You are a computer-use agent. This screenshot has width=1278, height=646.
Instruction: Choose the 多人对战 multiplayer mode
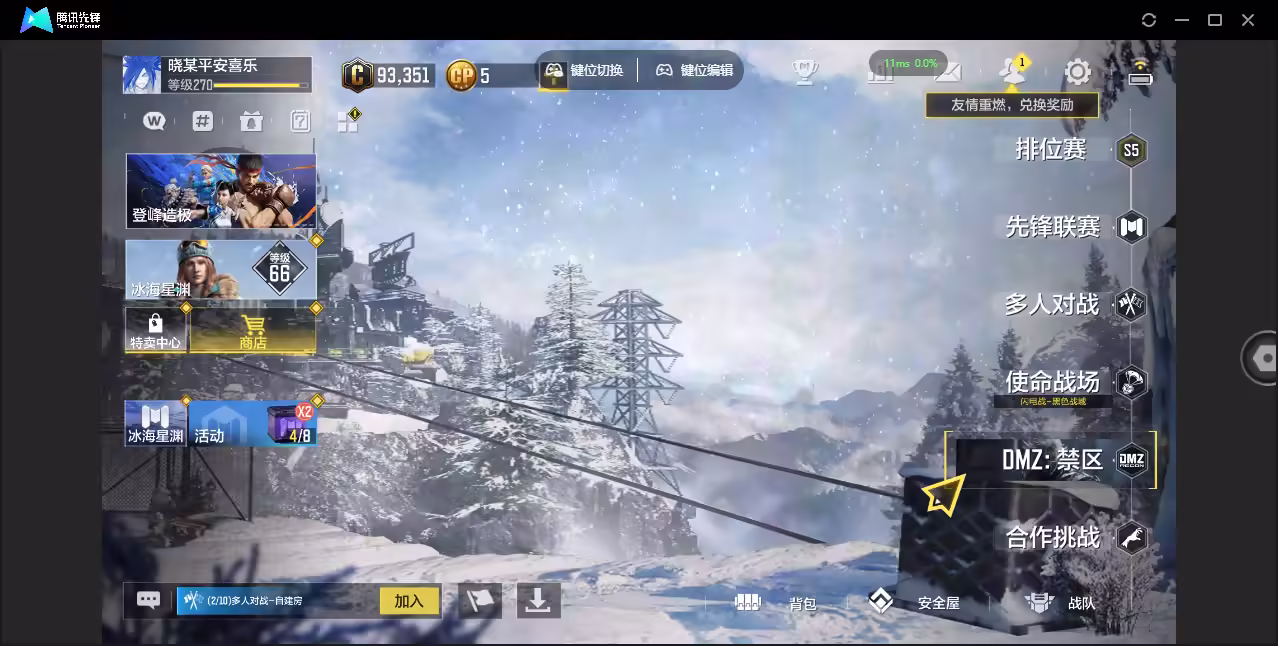(x=1052, y=304)
